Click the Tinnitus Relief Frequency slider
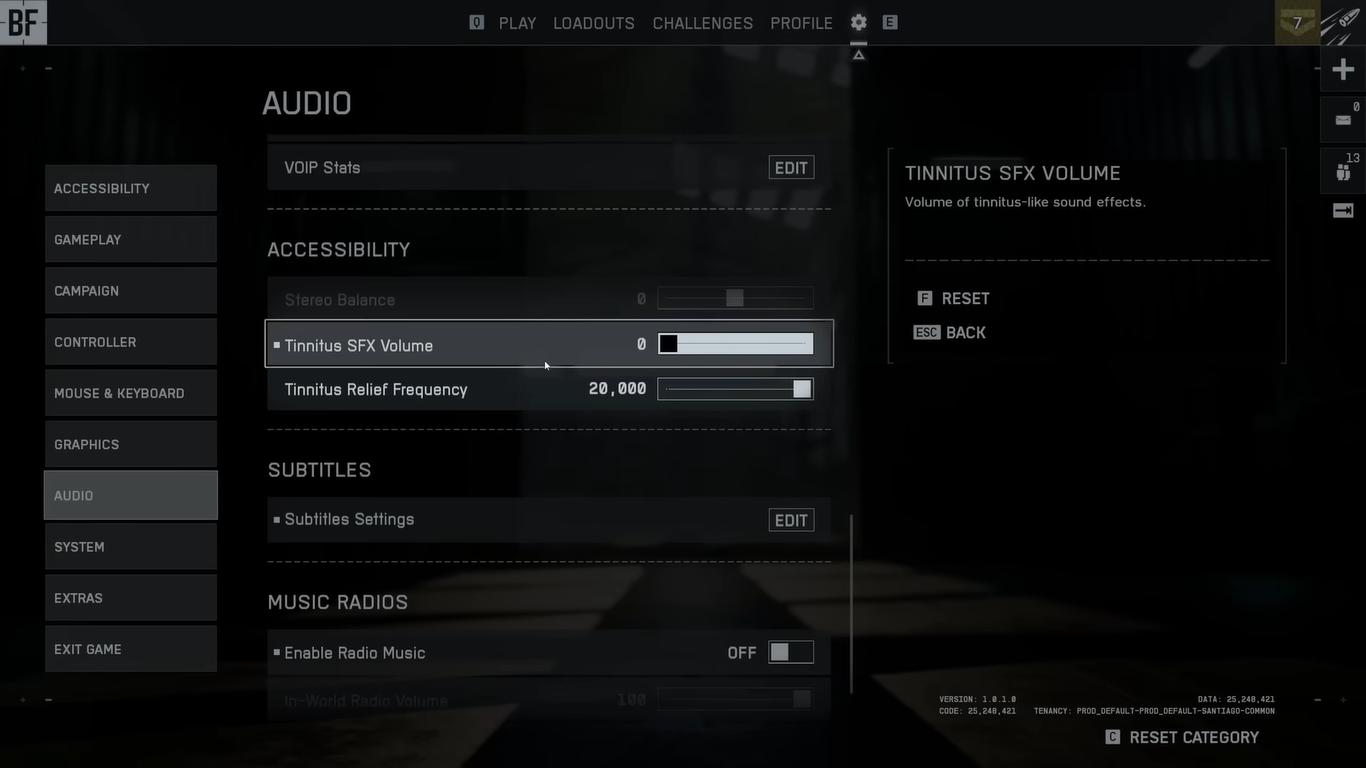Viewport: 1366px width, 768px height. 735,389
